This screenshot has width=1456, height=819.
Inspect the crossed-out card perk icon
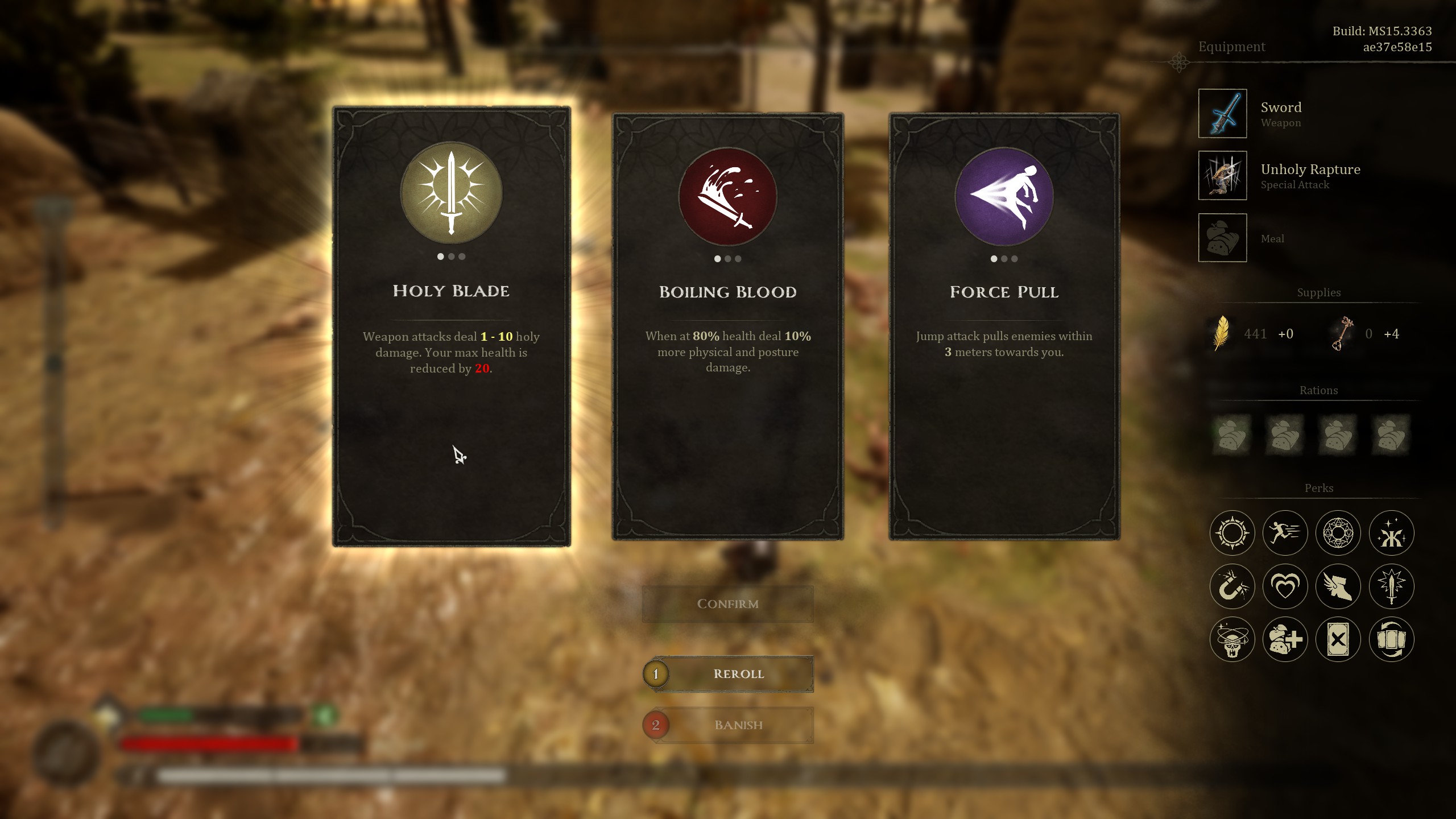click(x=1338, y=639)
